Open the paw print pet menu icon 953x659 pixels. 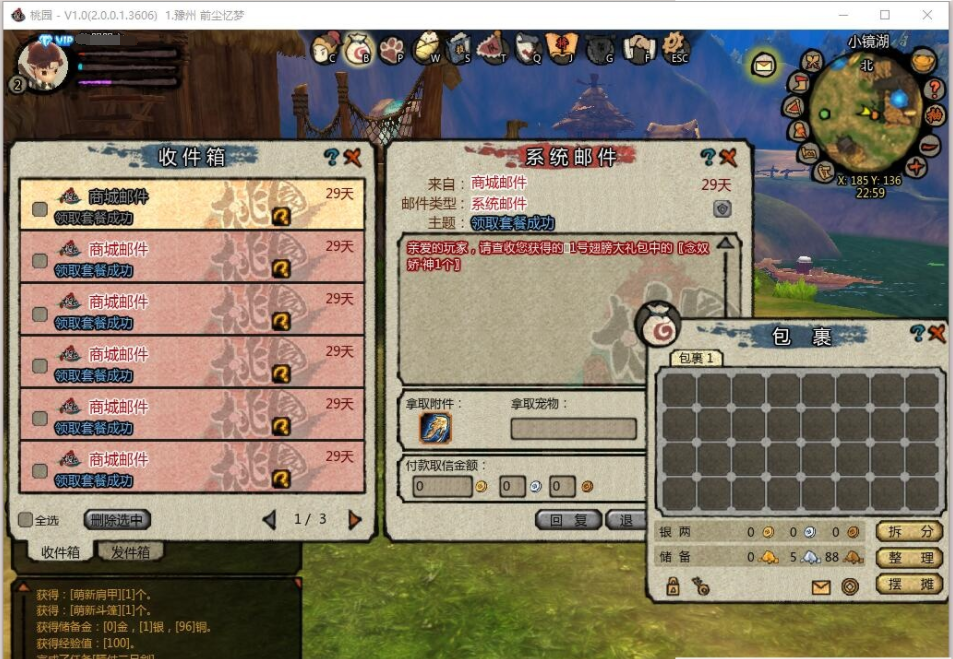click(391, 49)
